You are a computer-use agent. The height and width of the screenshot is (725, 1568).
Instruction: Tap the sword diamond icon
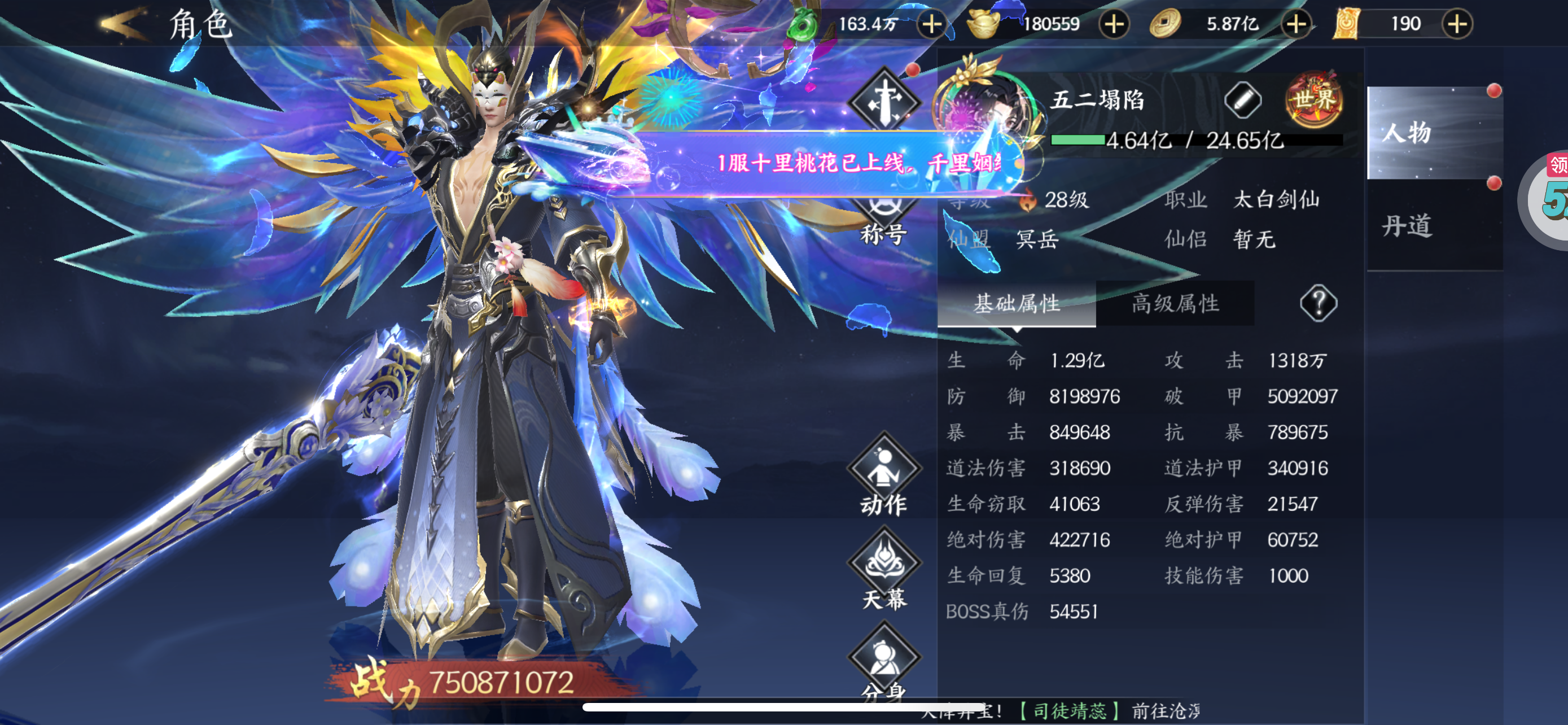[884, 101]
